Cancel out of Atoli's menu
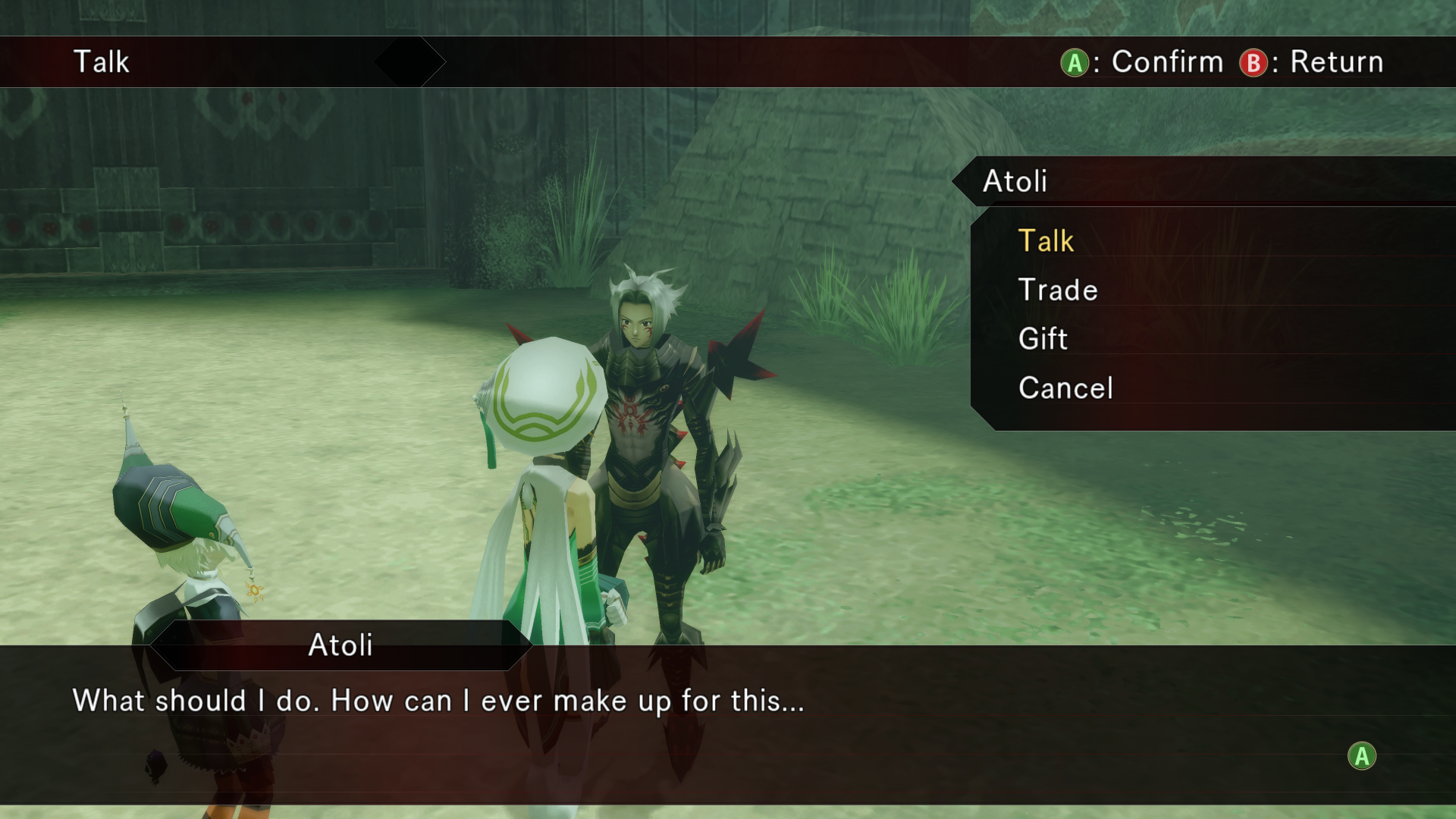This screenshot has width=1456, height=819. [x=1065, y=388]
